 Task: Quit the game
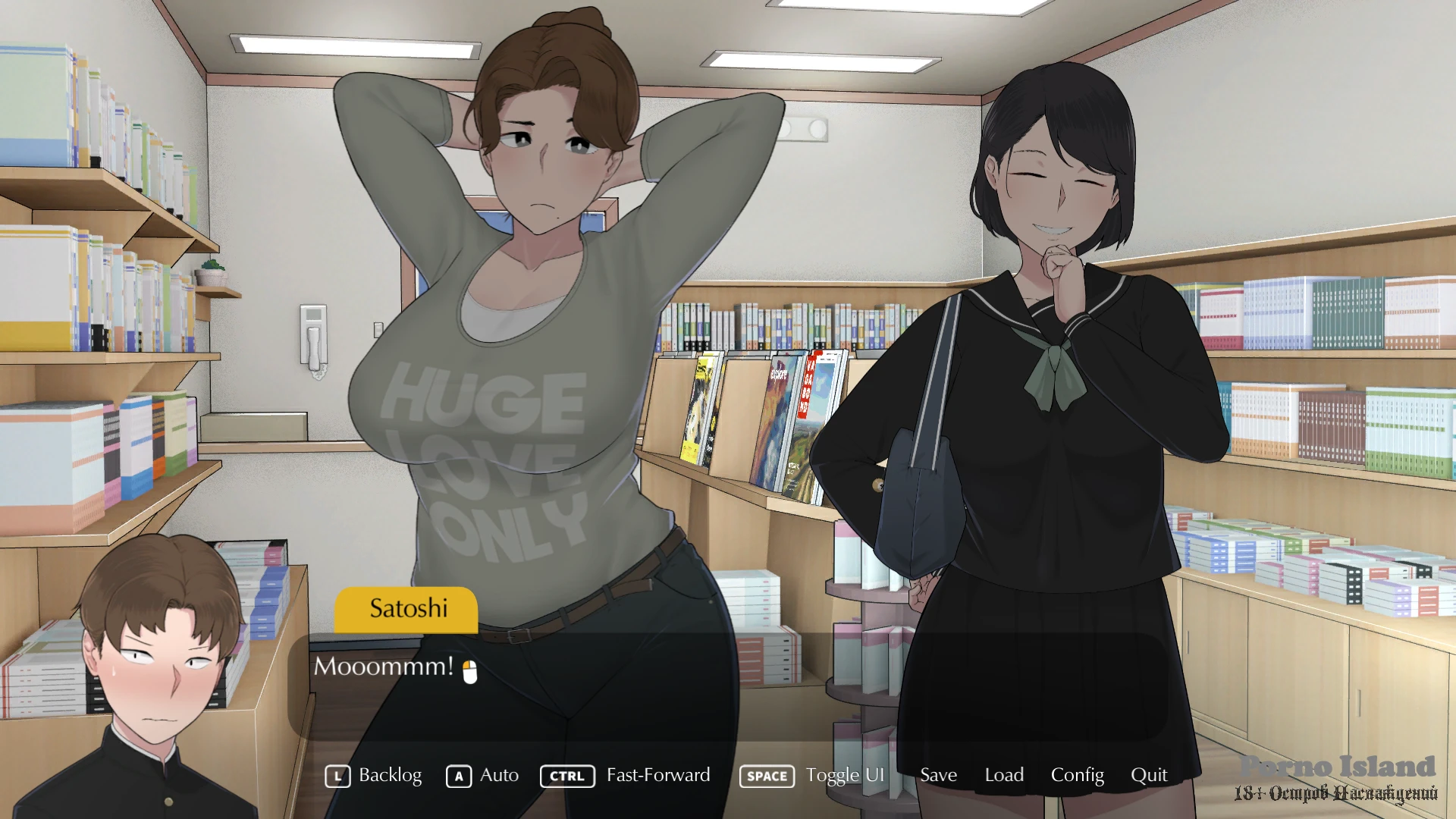point(1149,775)
